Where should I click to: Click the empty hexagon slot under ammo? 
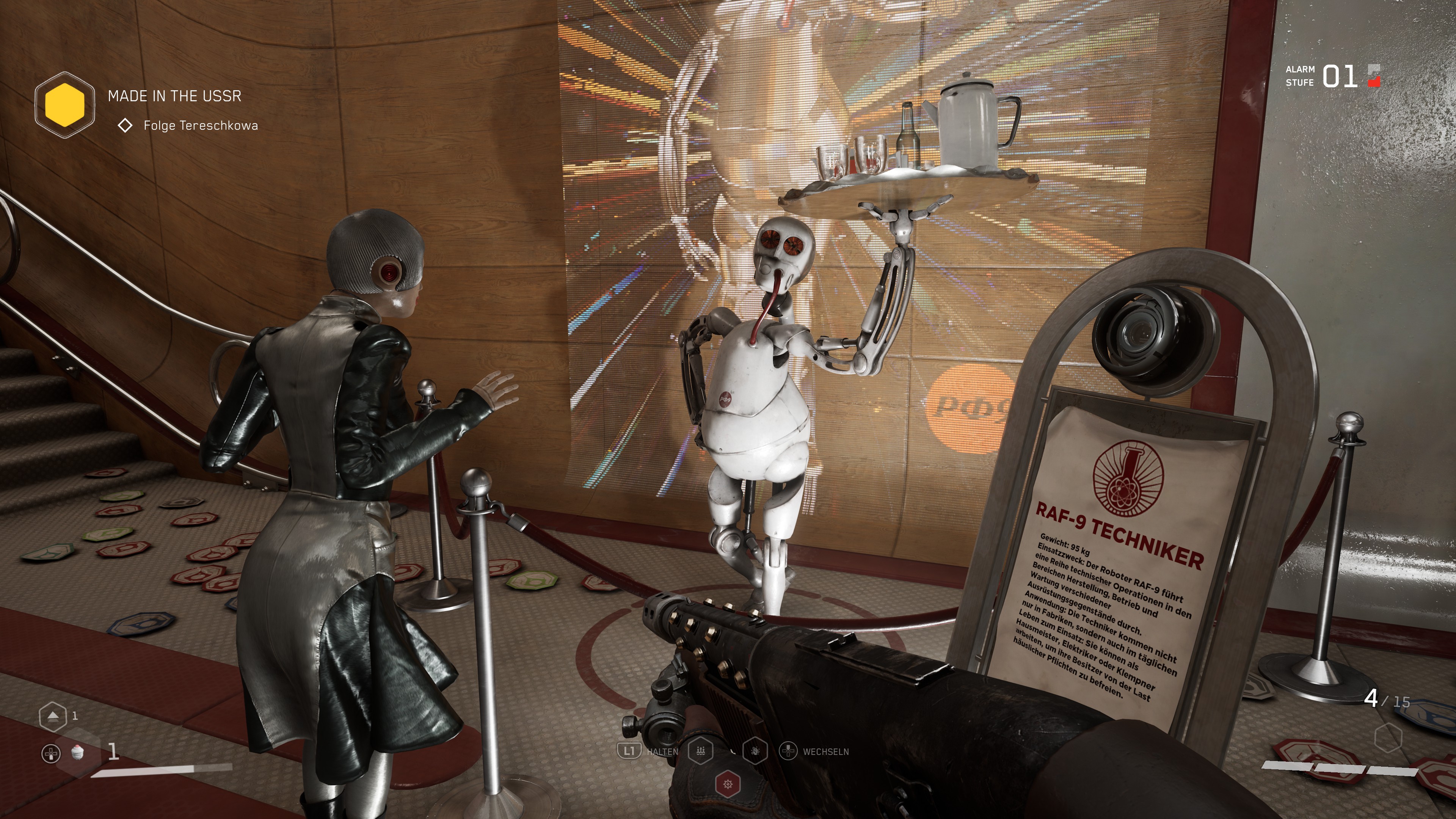pyautogui.click(x=1388, y=737)
